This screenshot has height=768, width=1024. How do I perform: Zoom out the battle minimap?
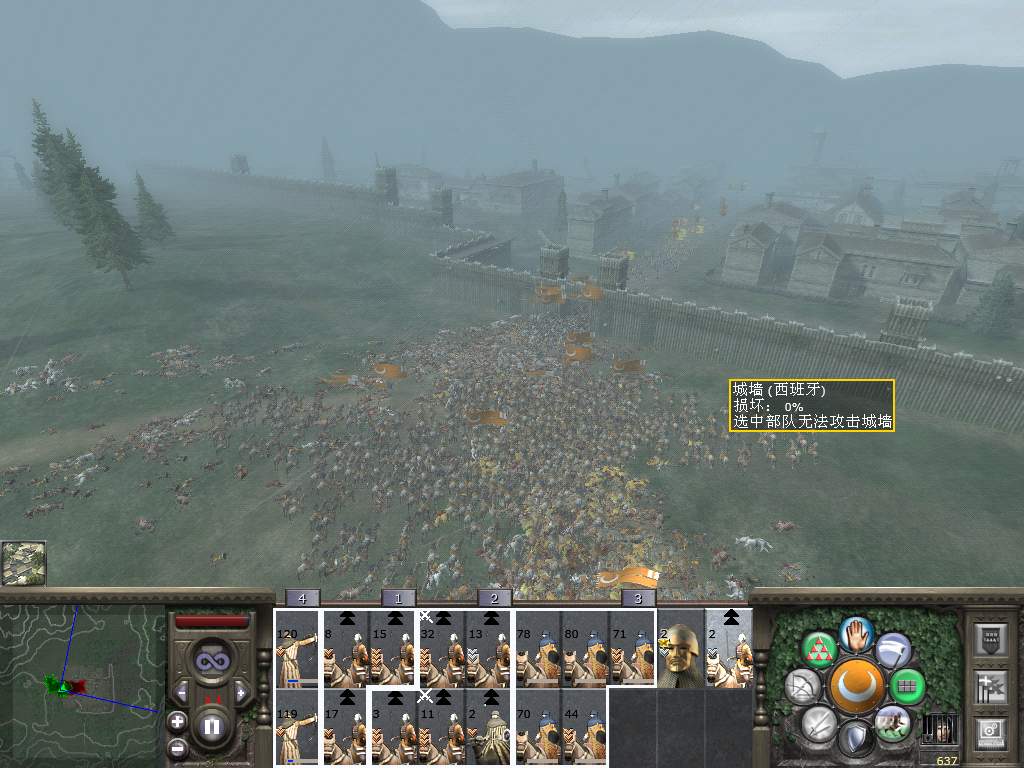pyautogui.click(x=177, y=747)
